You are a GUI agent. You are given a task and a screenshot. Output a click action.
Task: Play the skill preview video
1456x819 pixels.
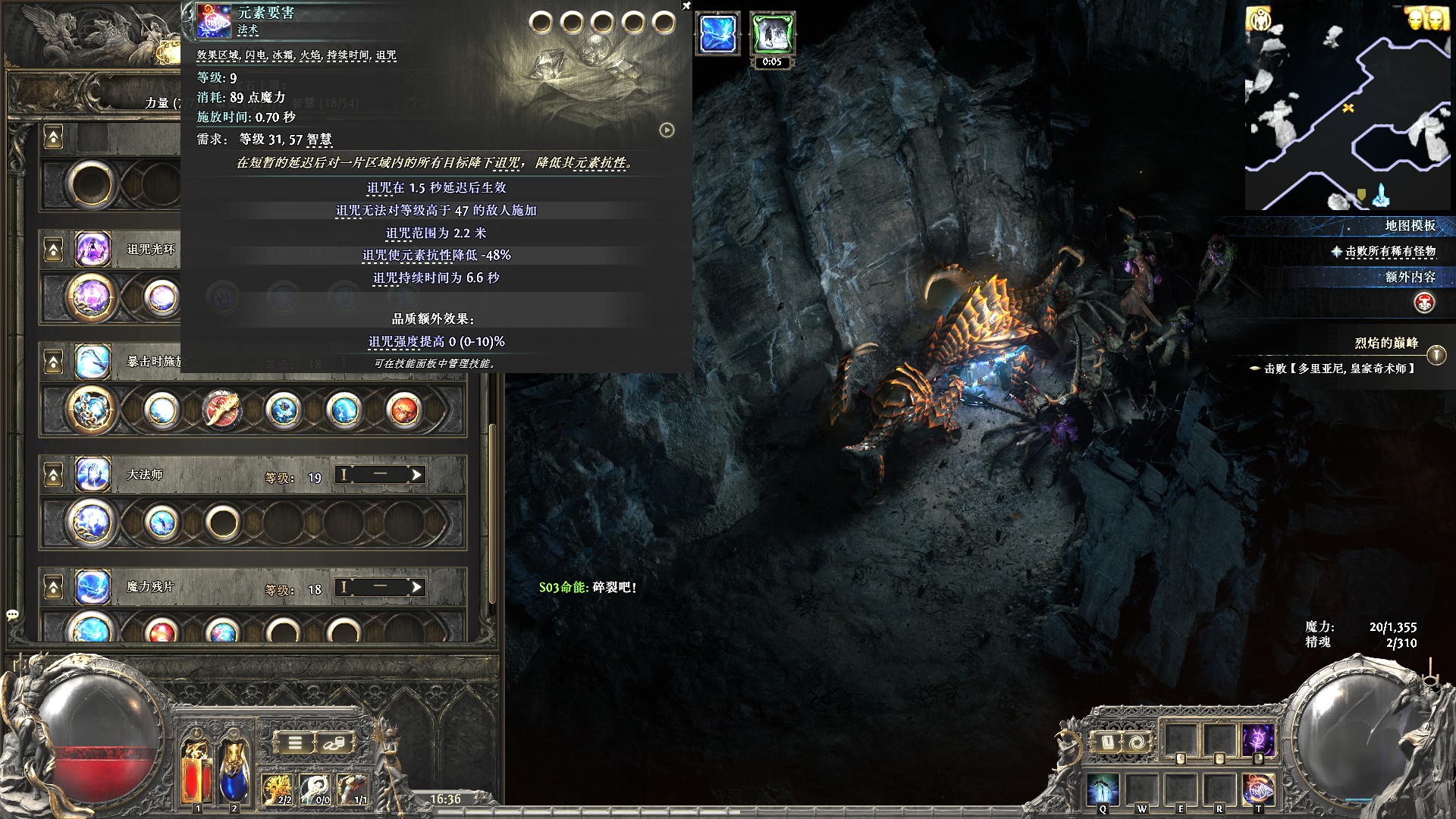point(667,130)
